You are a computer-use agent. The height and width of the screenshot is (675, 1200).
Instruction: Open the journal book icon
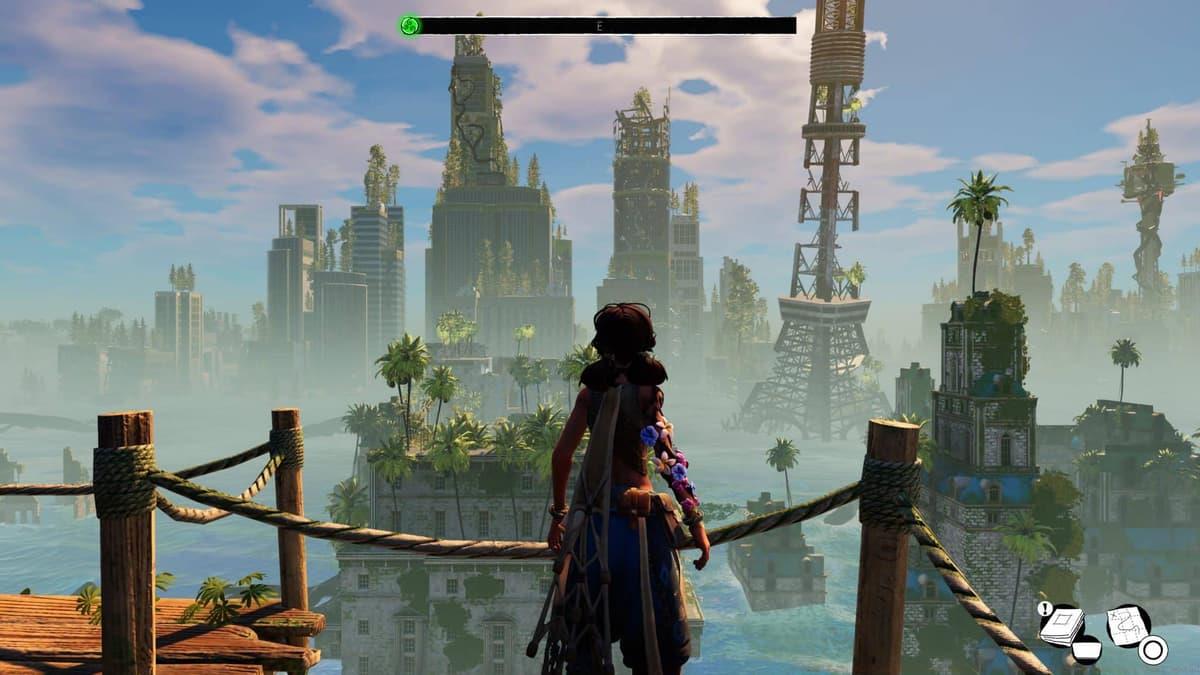[1064, 625]
